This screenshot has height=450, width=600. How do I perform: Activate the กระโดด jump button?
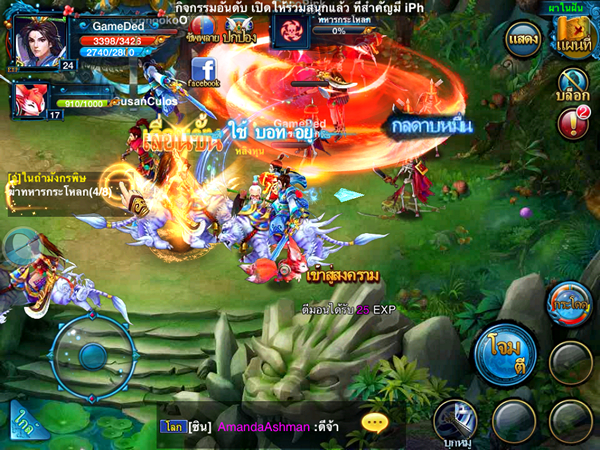click(x=570, y=303)
